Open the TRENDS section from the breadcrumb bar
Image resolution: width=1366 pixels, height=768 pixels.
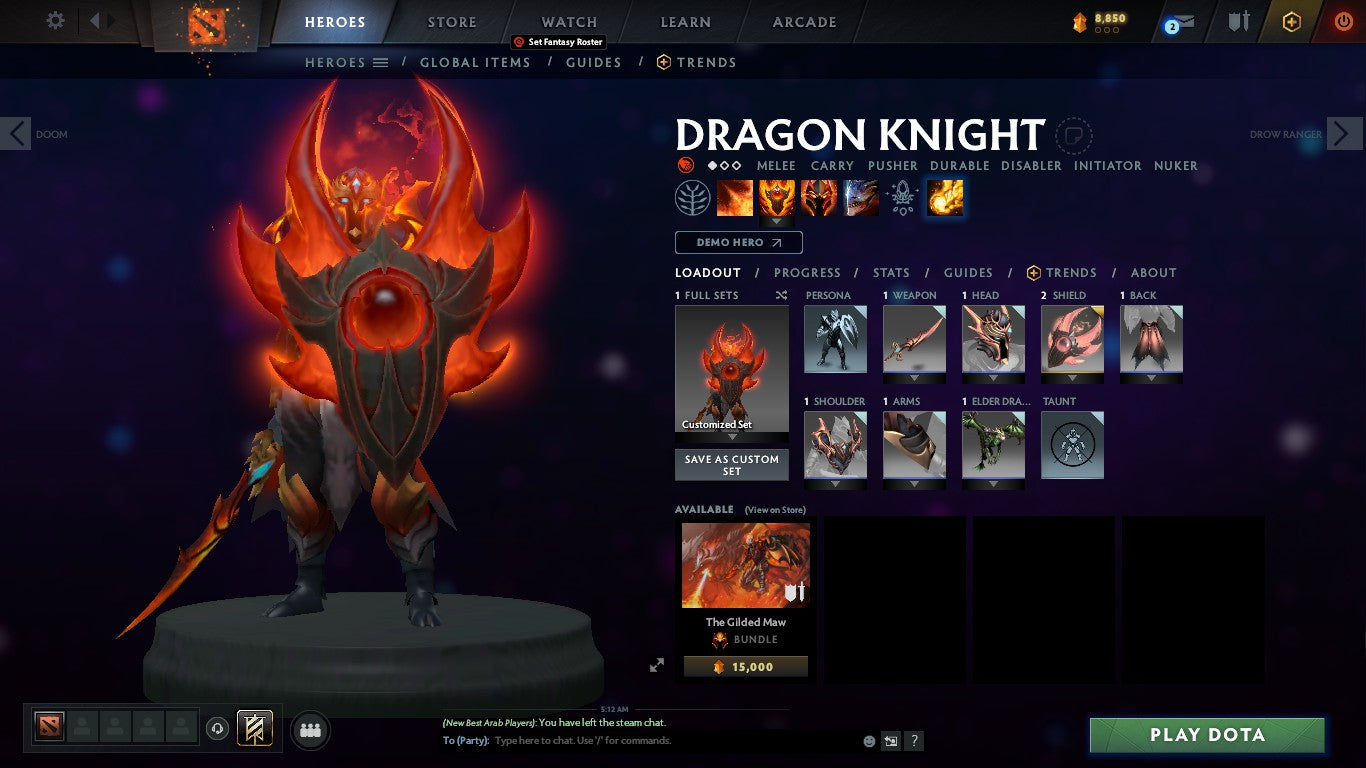696,62
